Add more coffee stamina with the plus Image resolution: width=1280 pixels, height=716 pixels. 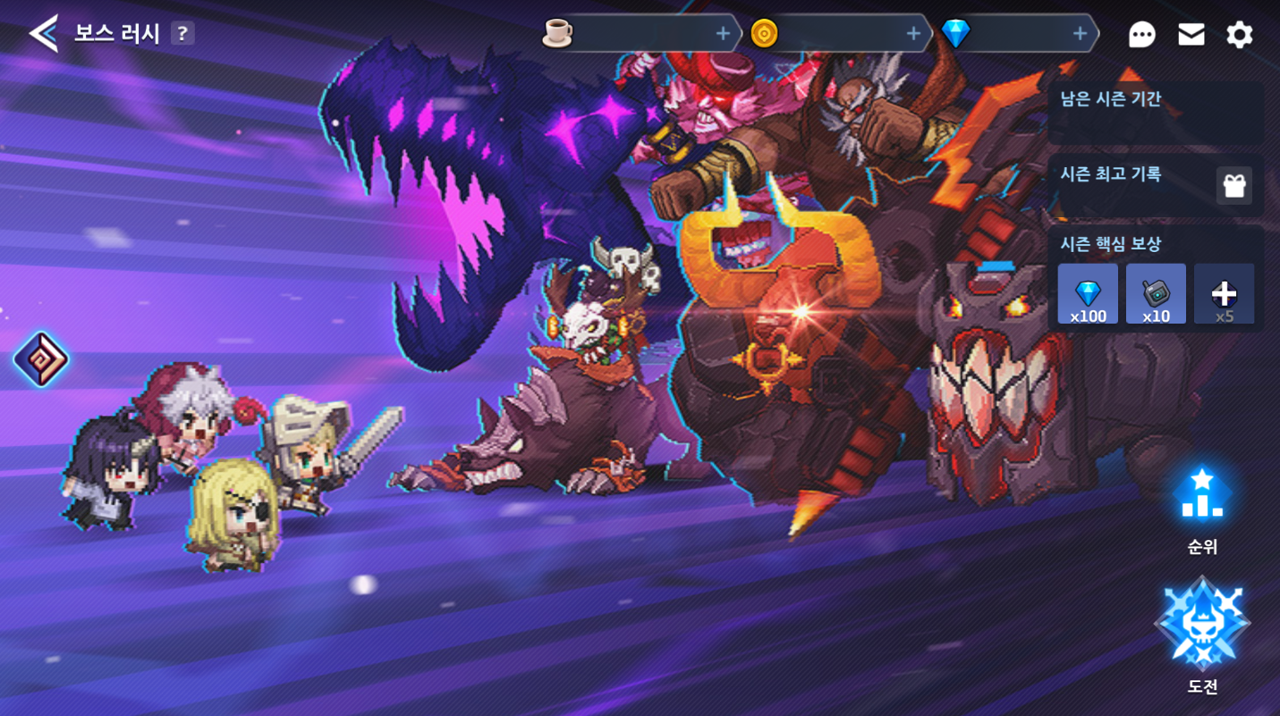click(x=722, y=34)
